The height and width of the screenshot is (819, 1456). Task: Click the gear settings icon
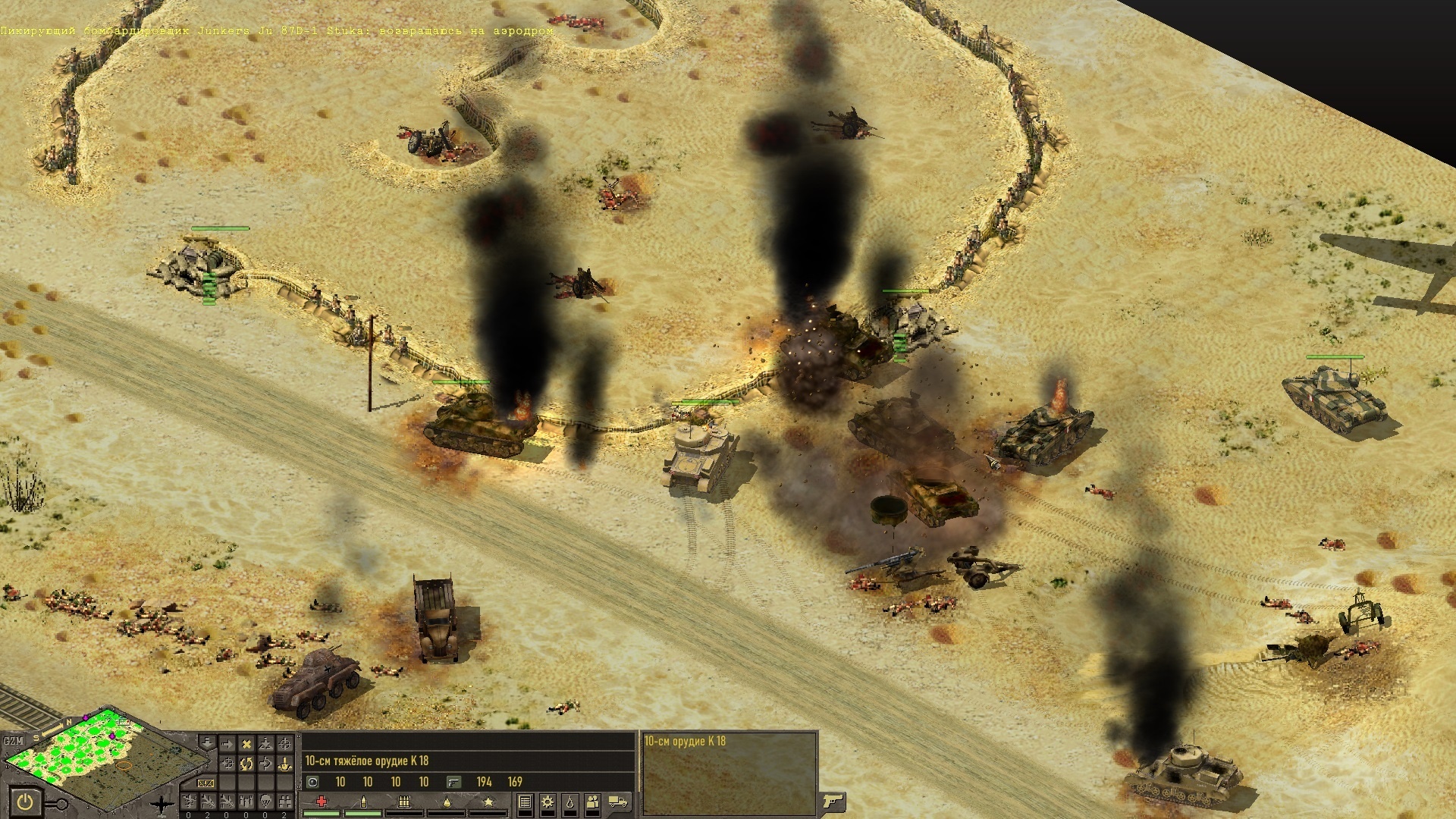coord(547,802)
